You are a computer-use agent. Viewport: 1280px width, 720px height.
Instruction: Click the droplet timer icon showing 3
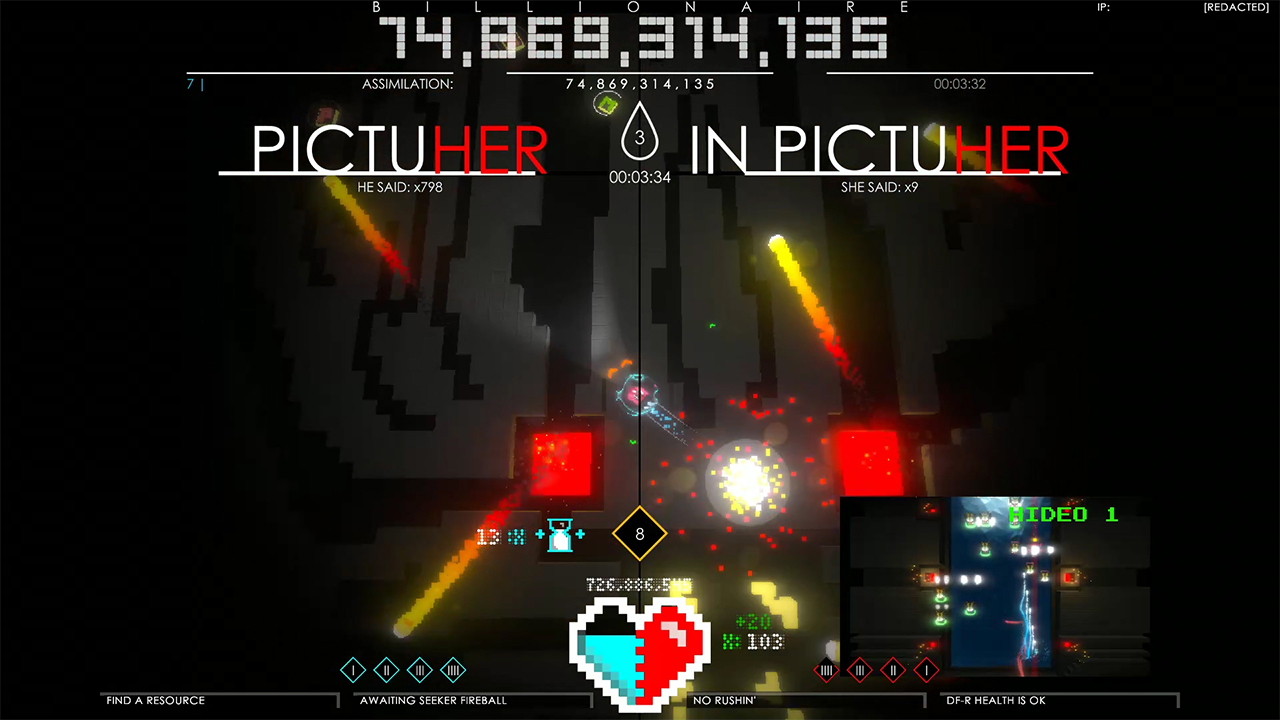[639, 133]
